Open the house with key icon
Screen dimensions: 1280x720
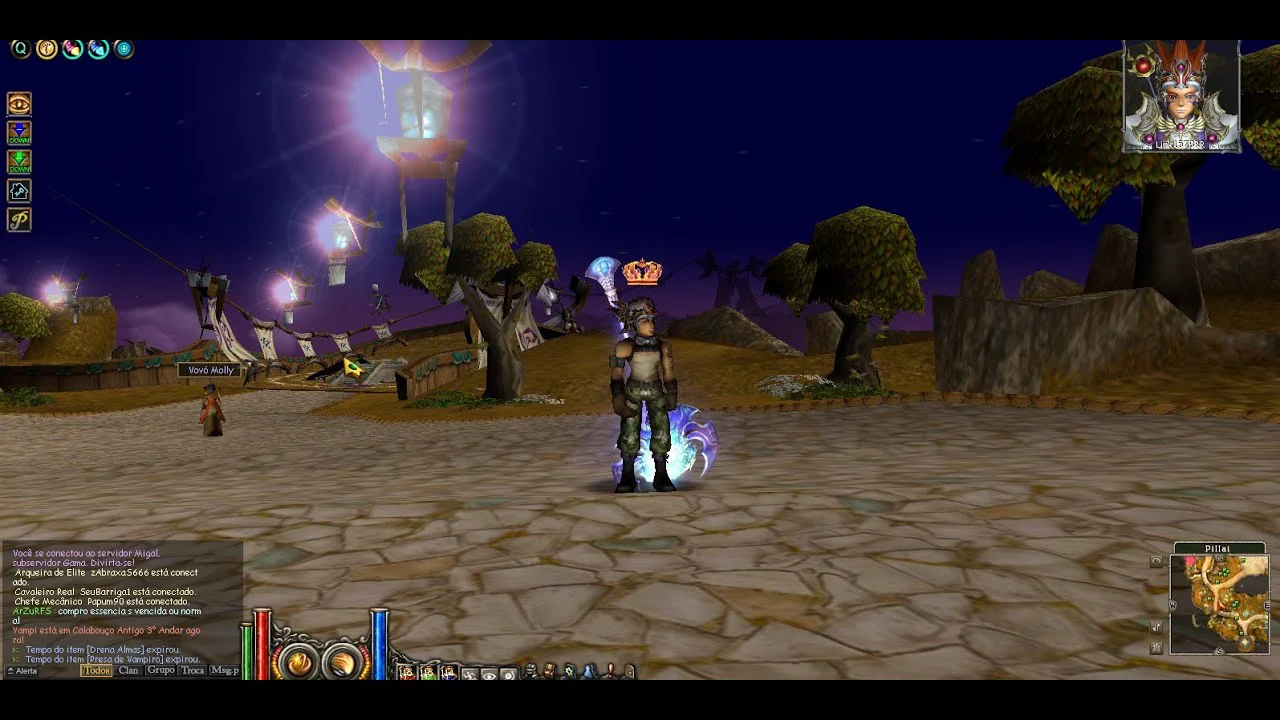pos(19,191)
